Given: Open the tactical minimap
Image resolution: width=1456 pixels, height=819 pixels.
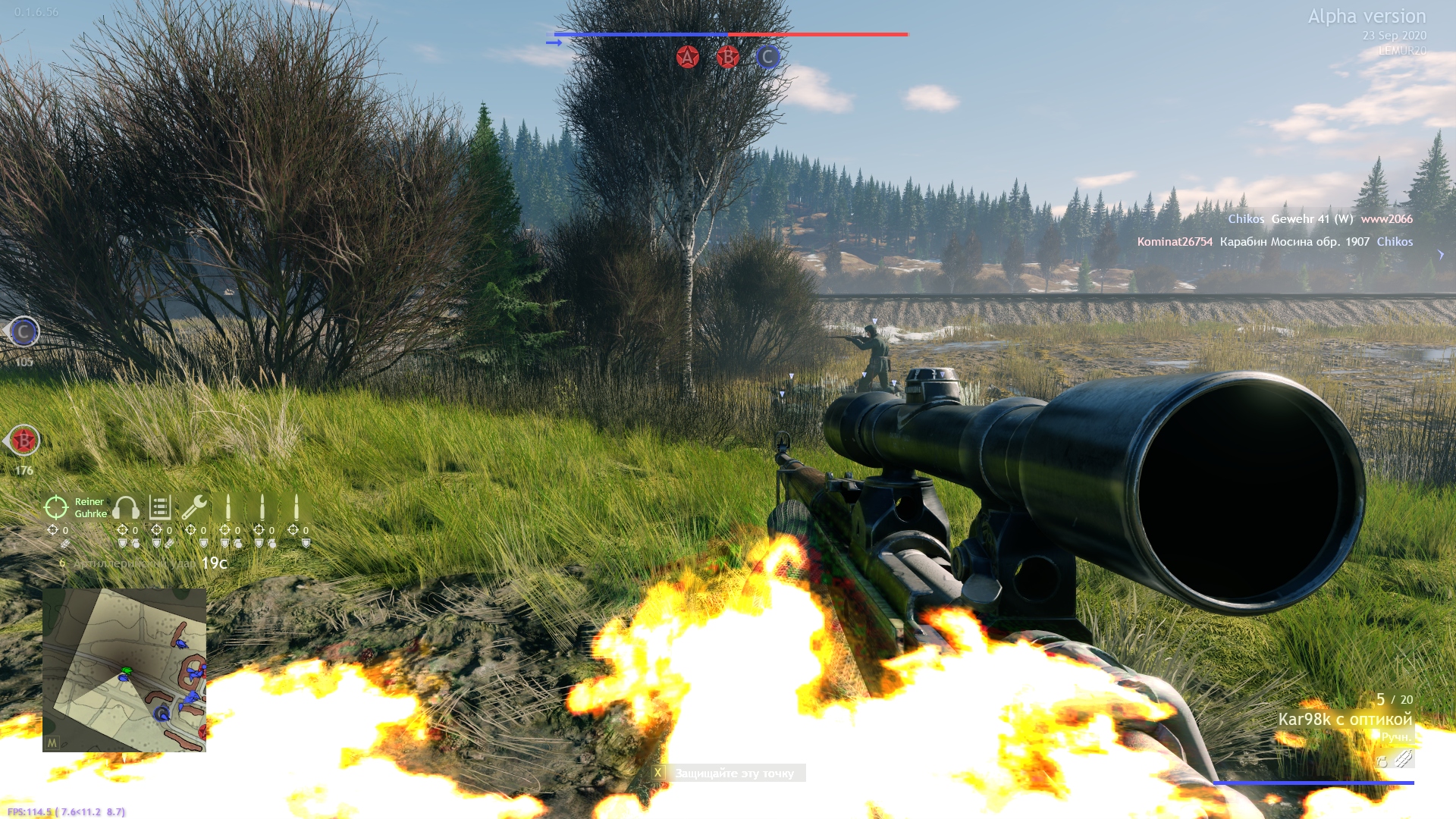Looking at the screenshot, I should 124,670.
